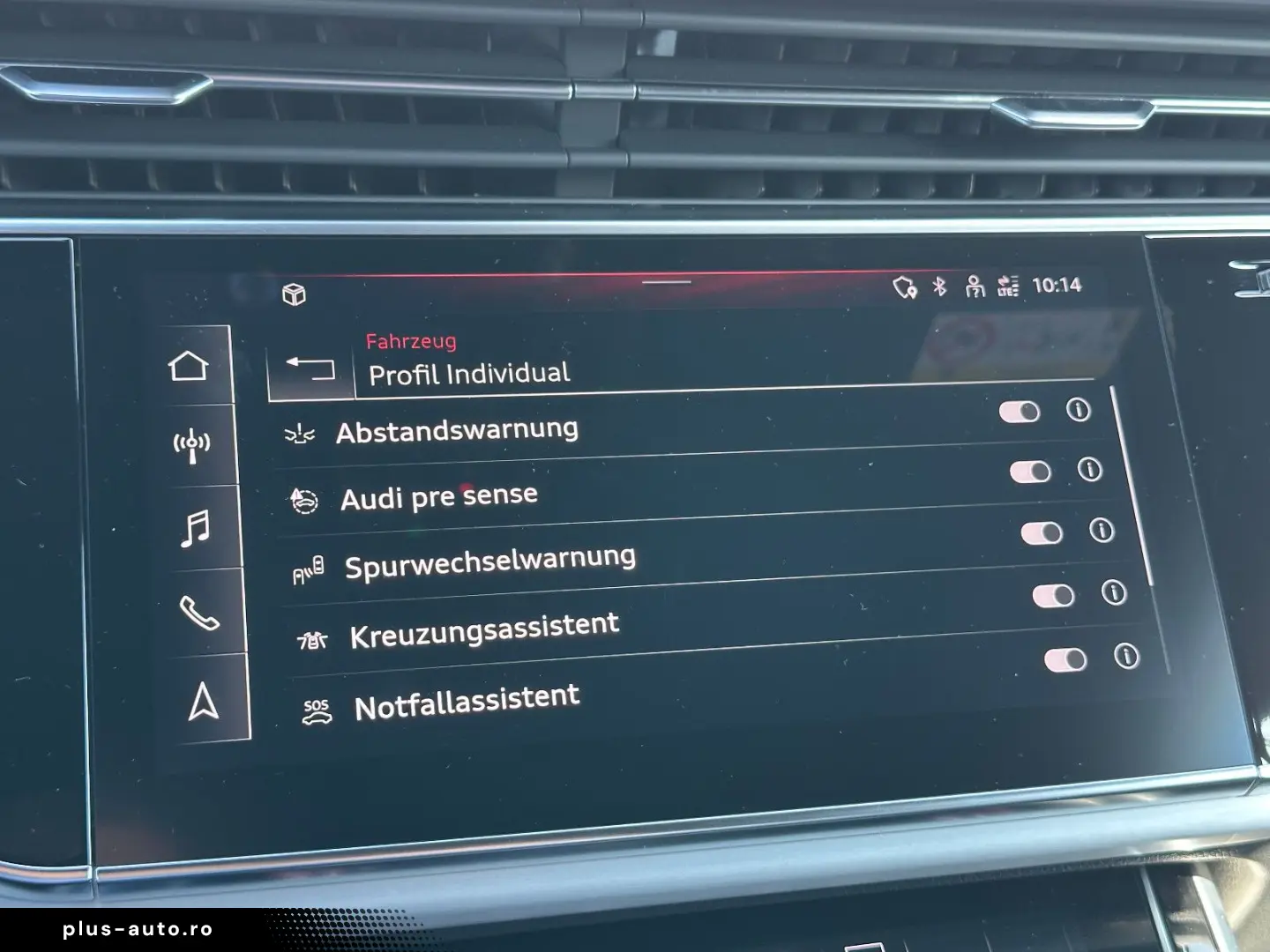Select the Fahrzeug breadcrumb label
The height and width of the screenshot is (952, 1270).
tap(413, 342)
